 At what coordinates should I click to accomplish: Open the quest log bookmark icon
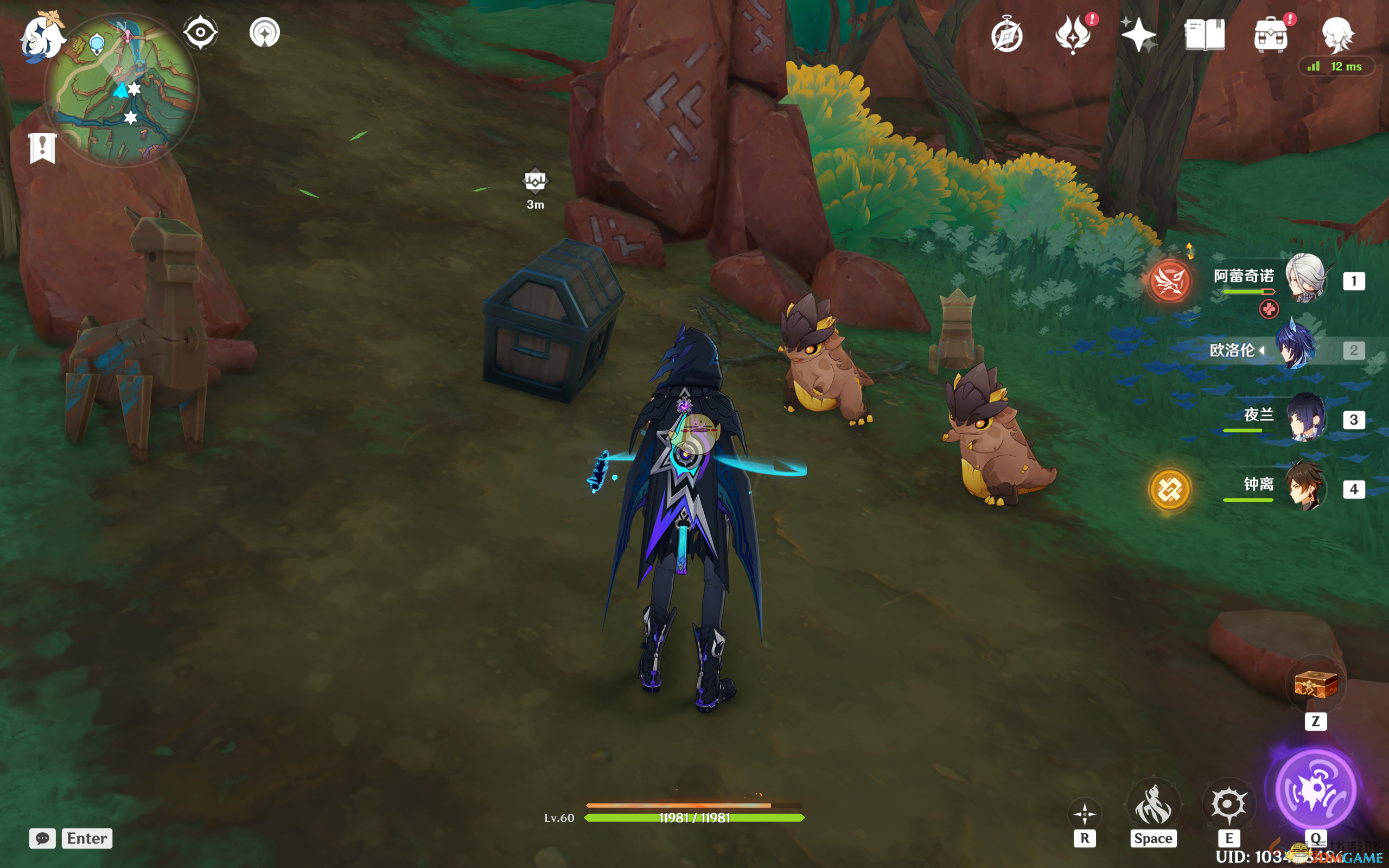coord(42,148)
